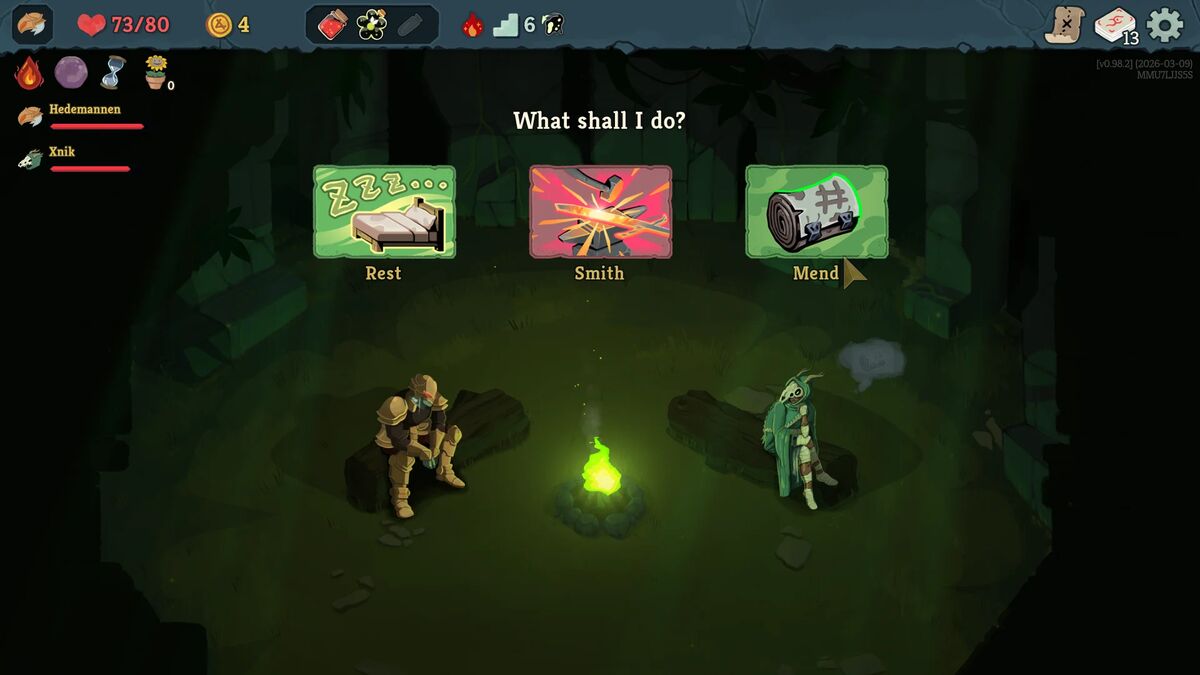Select player Xnik in party list
The height and width of the screenshot is (675, 1200).
62,153
